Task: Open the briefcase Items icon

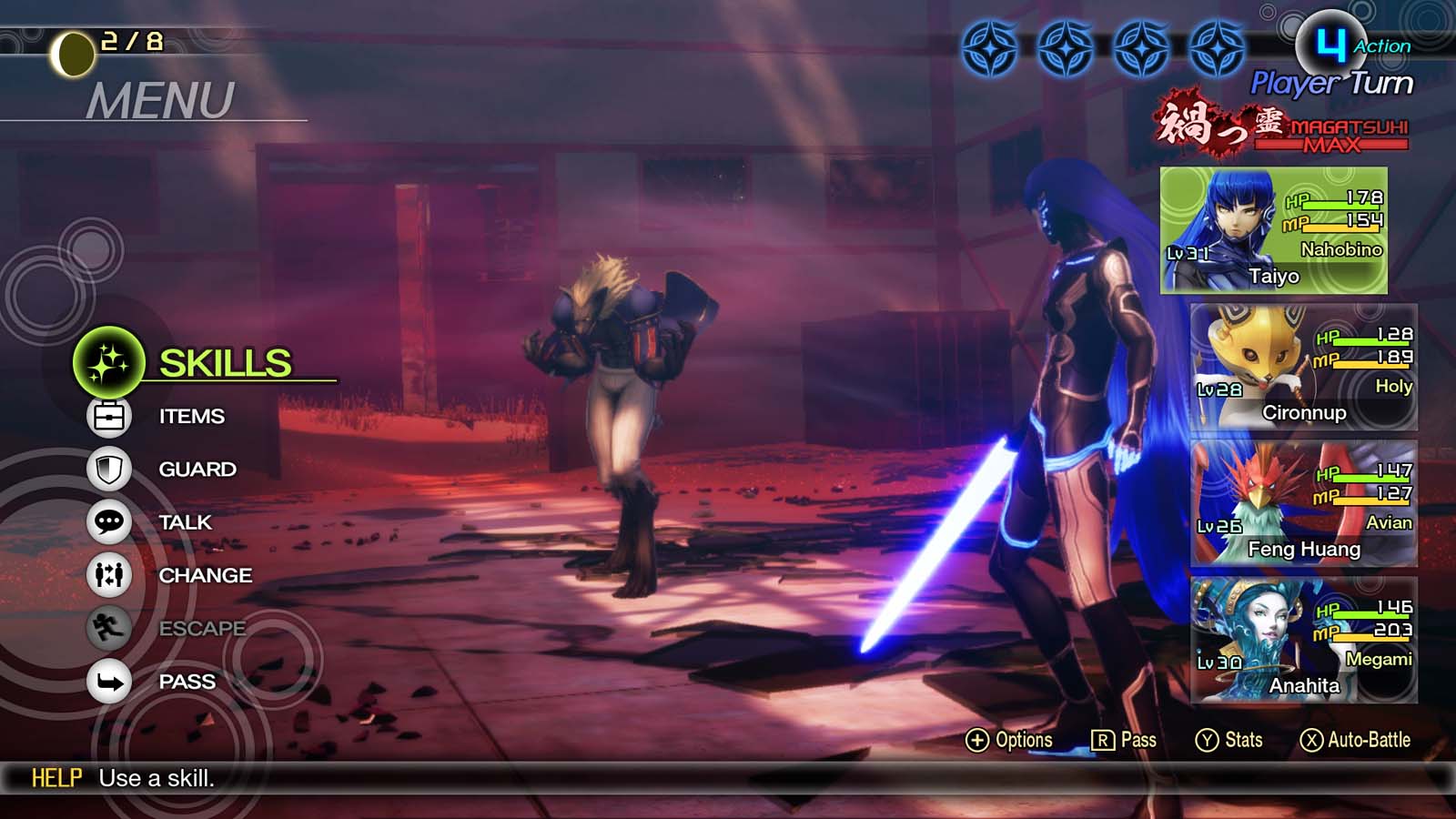Action: tap(109, 416)
